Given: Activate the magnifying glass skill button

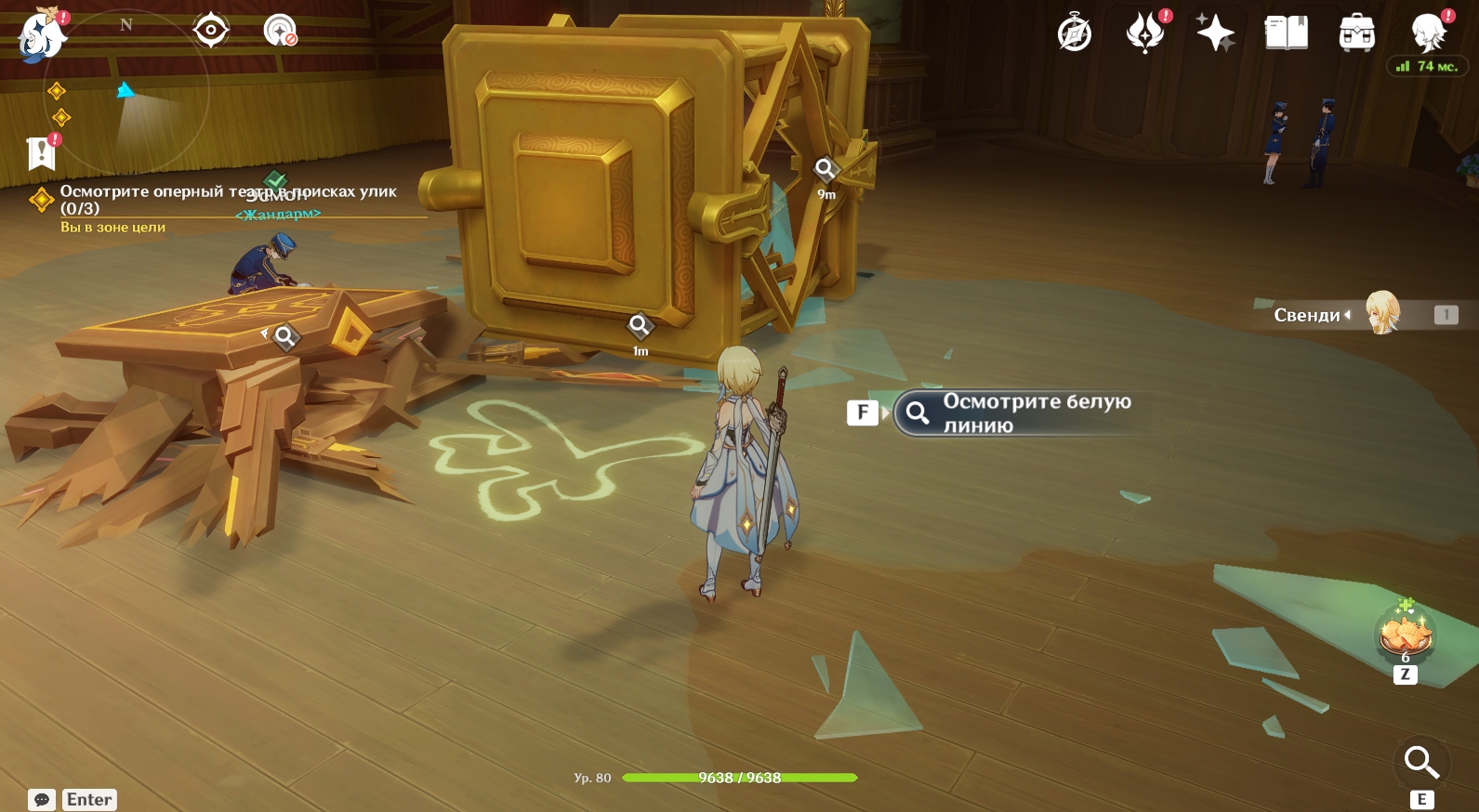Looking at the screenshot, I should coord(1420,763).
